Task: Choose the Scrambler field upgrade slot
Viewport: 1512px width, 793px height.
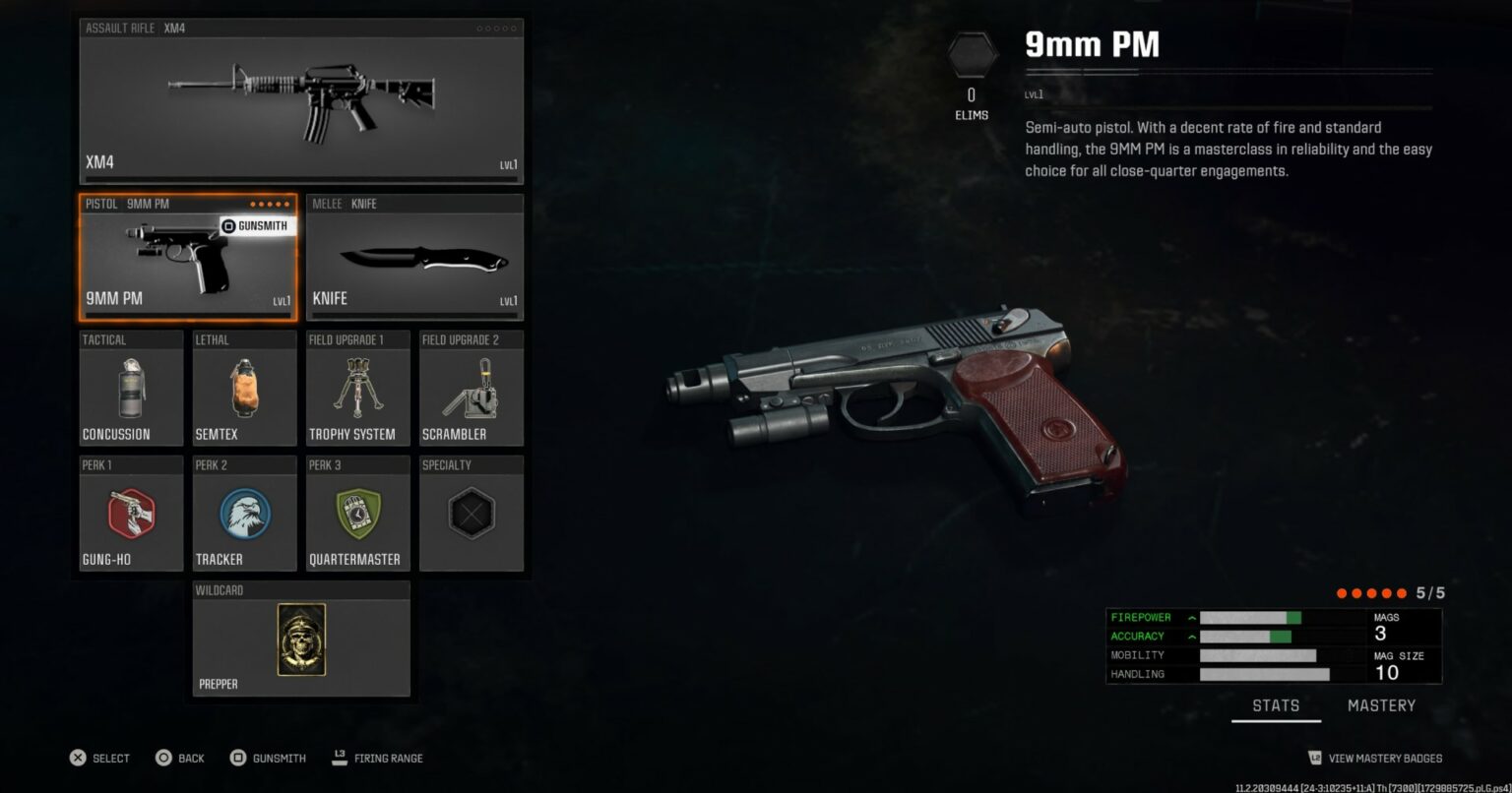Action: (x=471, y=389)
